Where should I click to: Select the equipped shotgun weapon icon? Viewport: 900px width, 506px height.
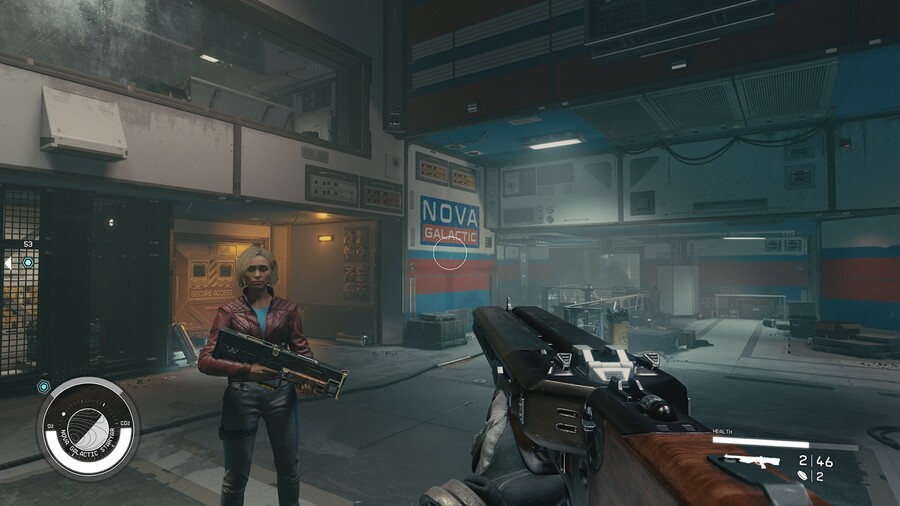click(x=750, y=461)
